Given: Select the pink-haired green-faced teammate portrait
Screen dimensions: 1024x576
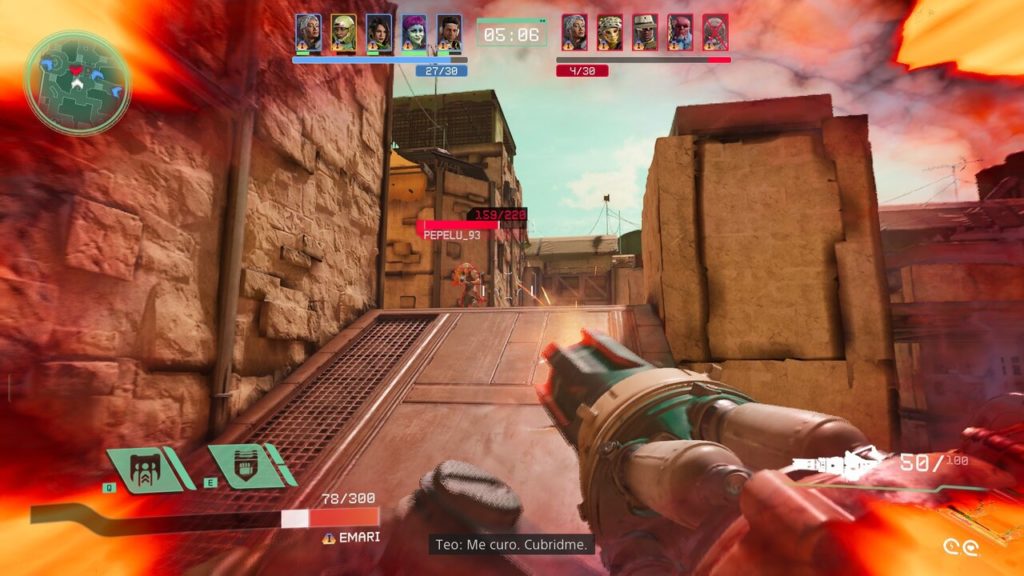Looking at the screenshot, I should pyautogui.click(x=414, y=33).
